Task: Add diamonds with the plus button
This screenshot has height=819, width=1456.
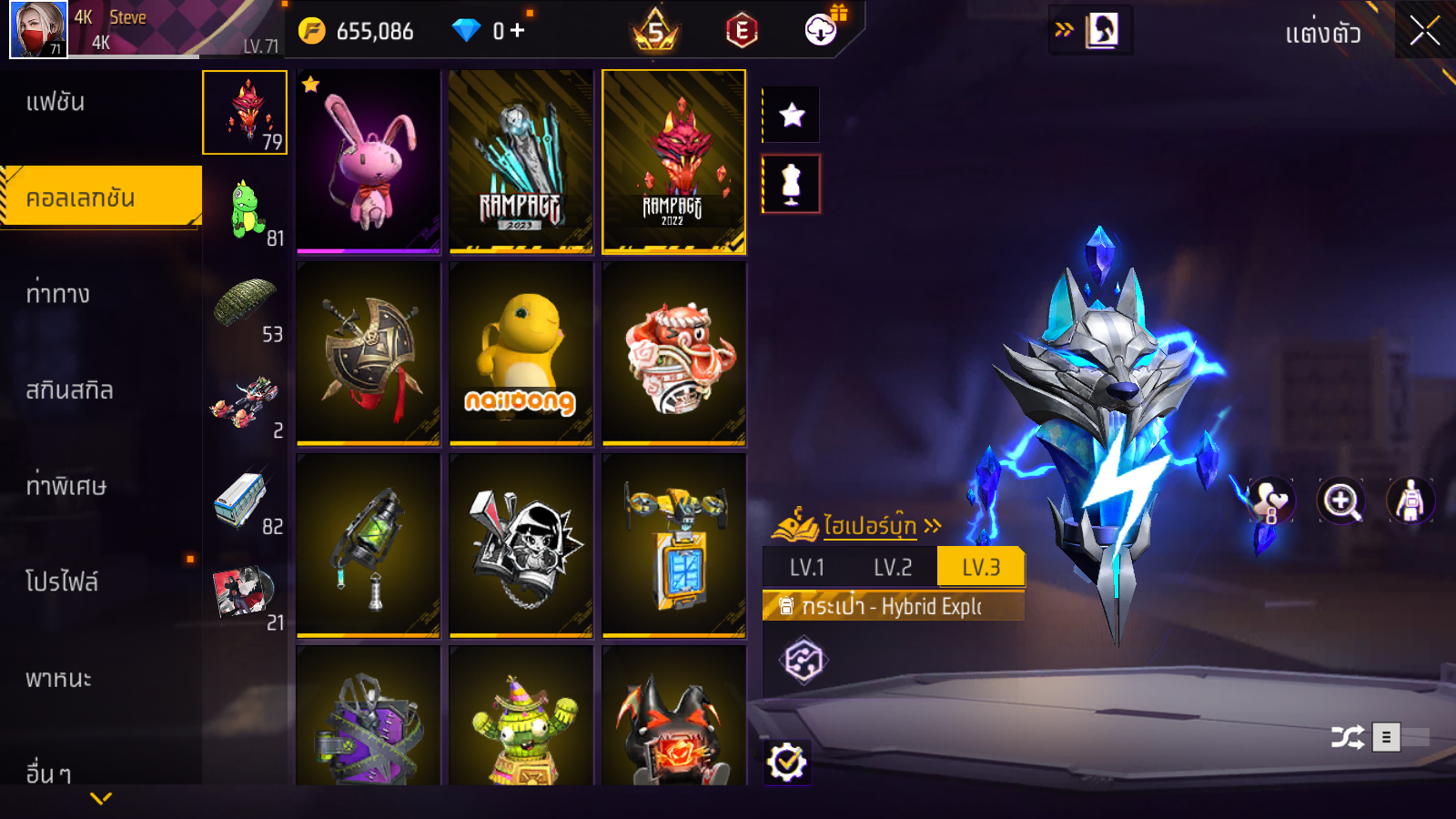Action: coord(518,31)
